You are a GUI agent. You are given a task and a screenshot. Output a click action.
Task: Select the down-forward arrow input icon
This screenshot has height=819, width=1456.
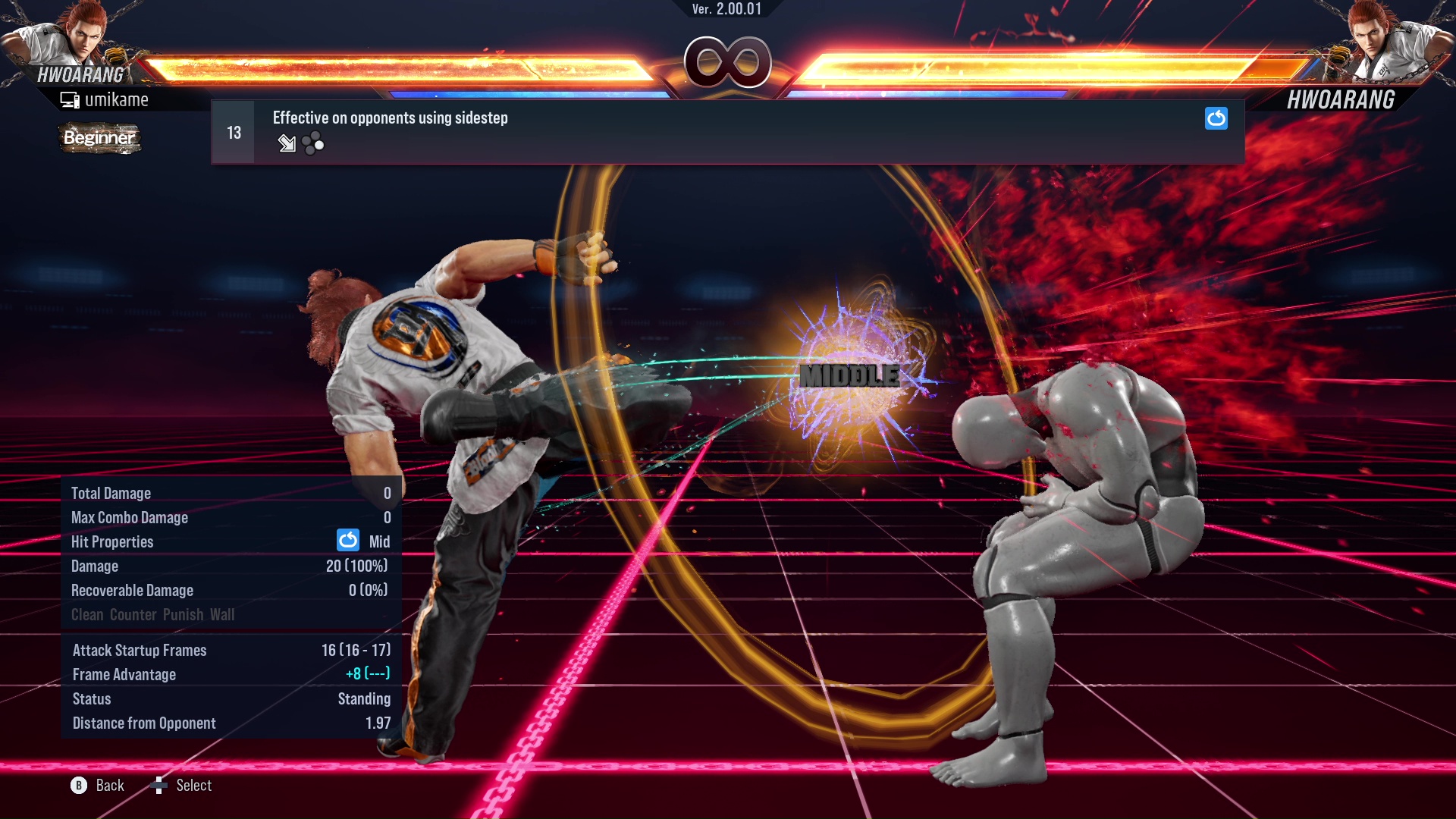tap(287, 143)
